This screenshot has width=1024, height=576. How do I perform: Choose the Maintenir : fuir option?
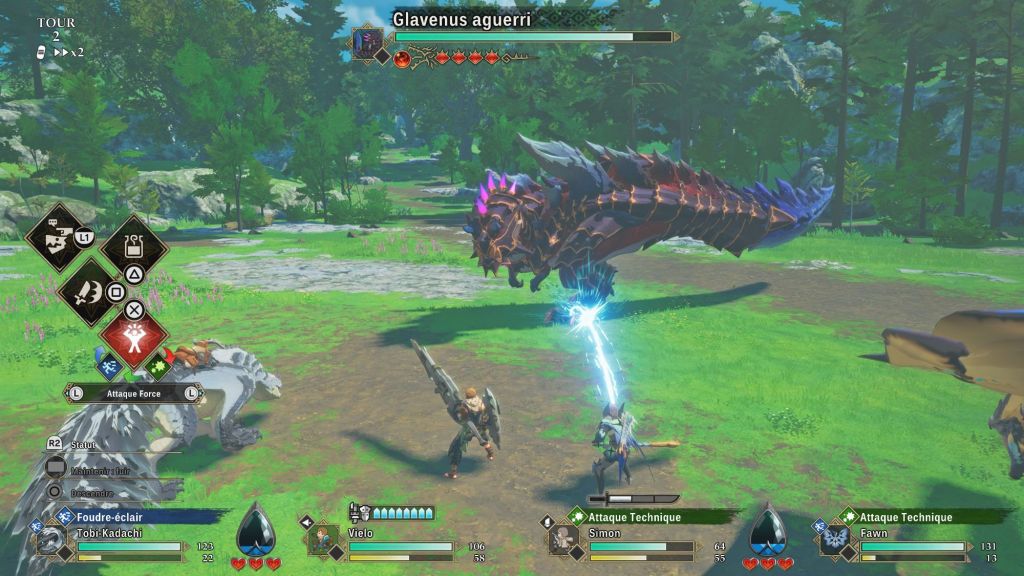point(100,468)
